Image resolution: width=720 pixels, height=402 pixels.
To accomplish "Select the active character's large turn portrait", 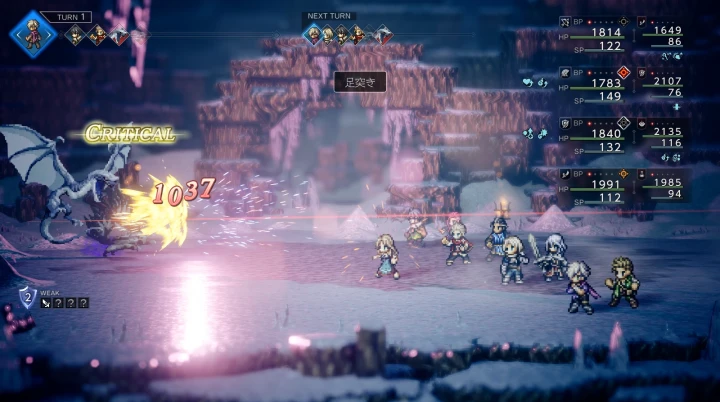I will point(33,34).
